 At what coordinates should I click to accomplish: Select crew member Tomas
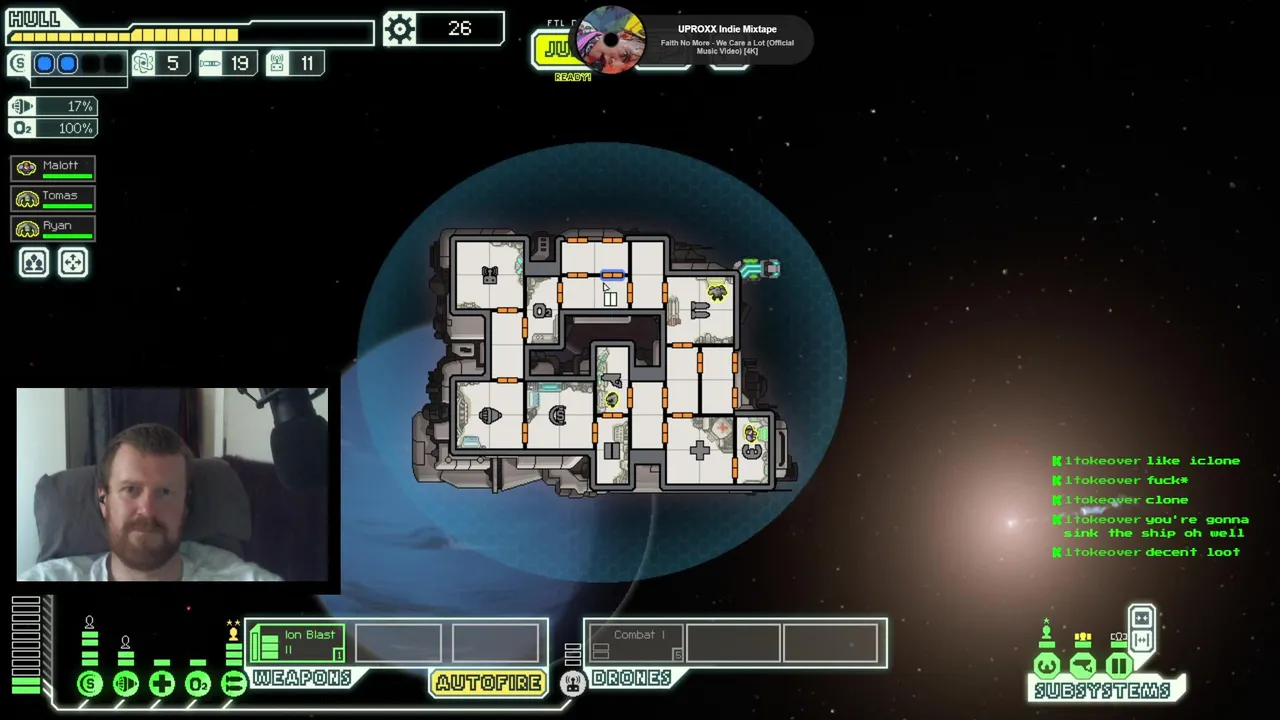[53, 197]
